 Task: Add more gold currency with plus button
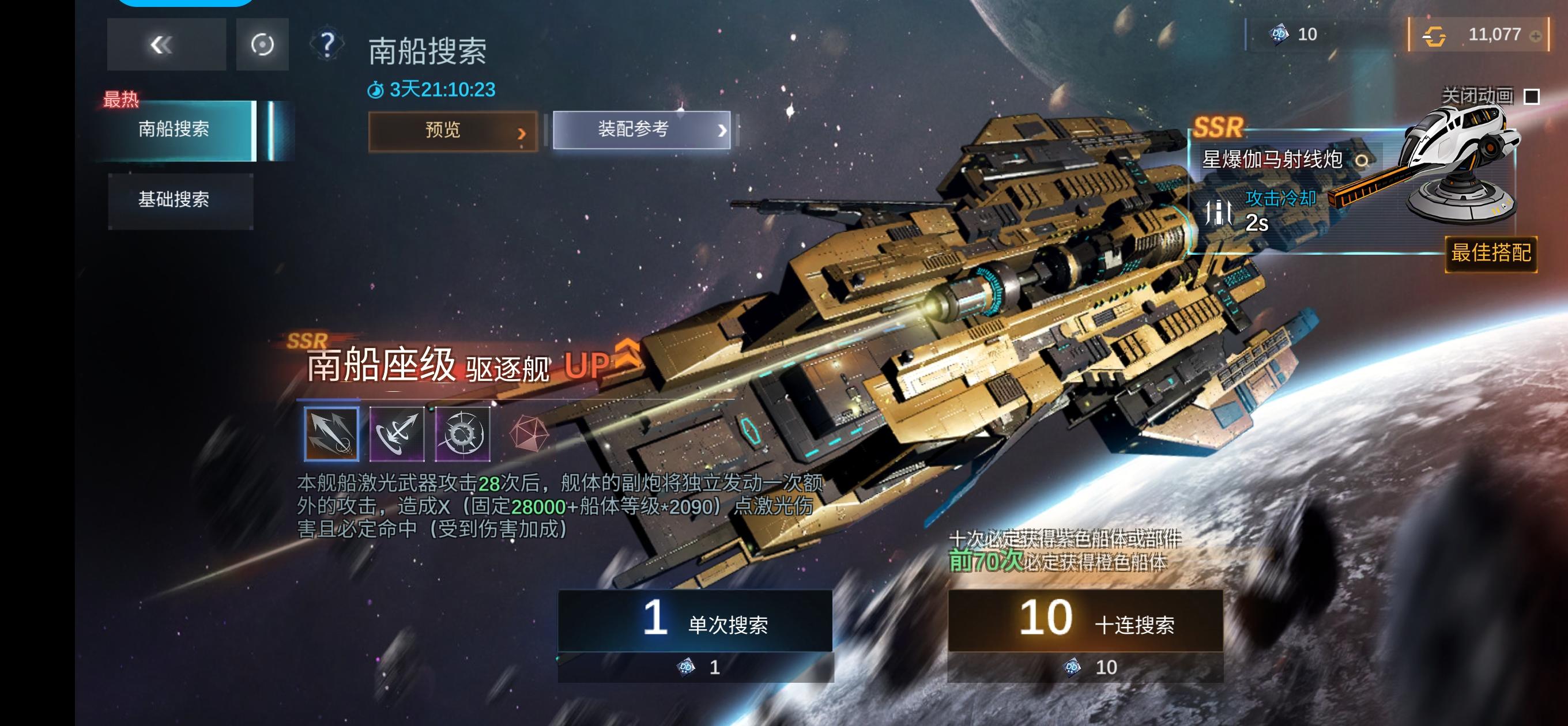(x=1535, y=36)
